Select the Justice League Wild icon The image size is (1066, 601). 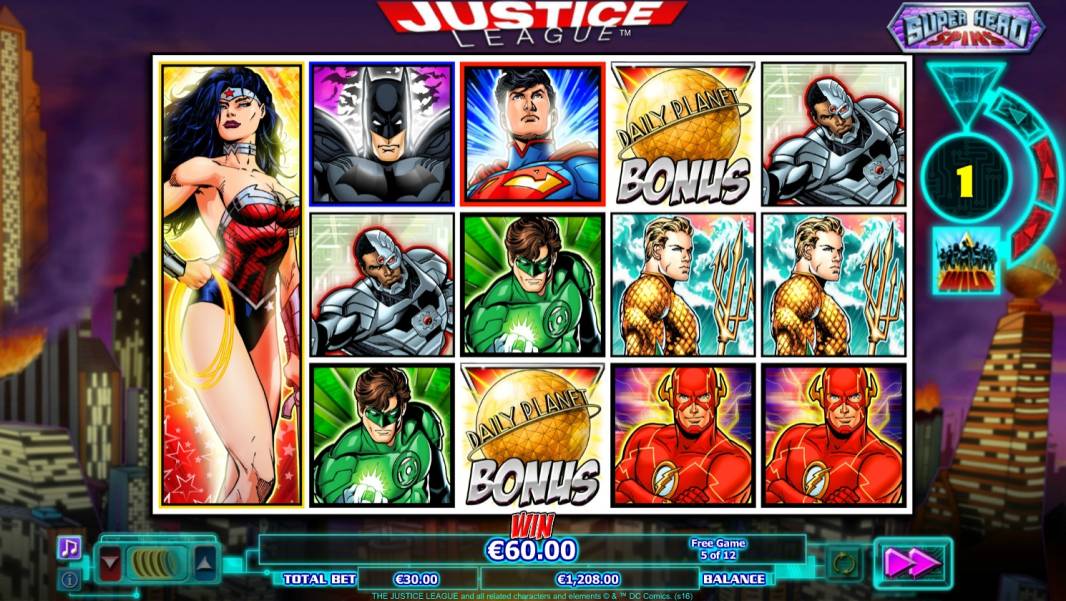tap(966, 260)
